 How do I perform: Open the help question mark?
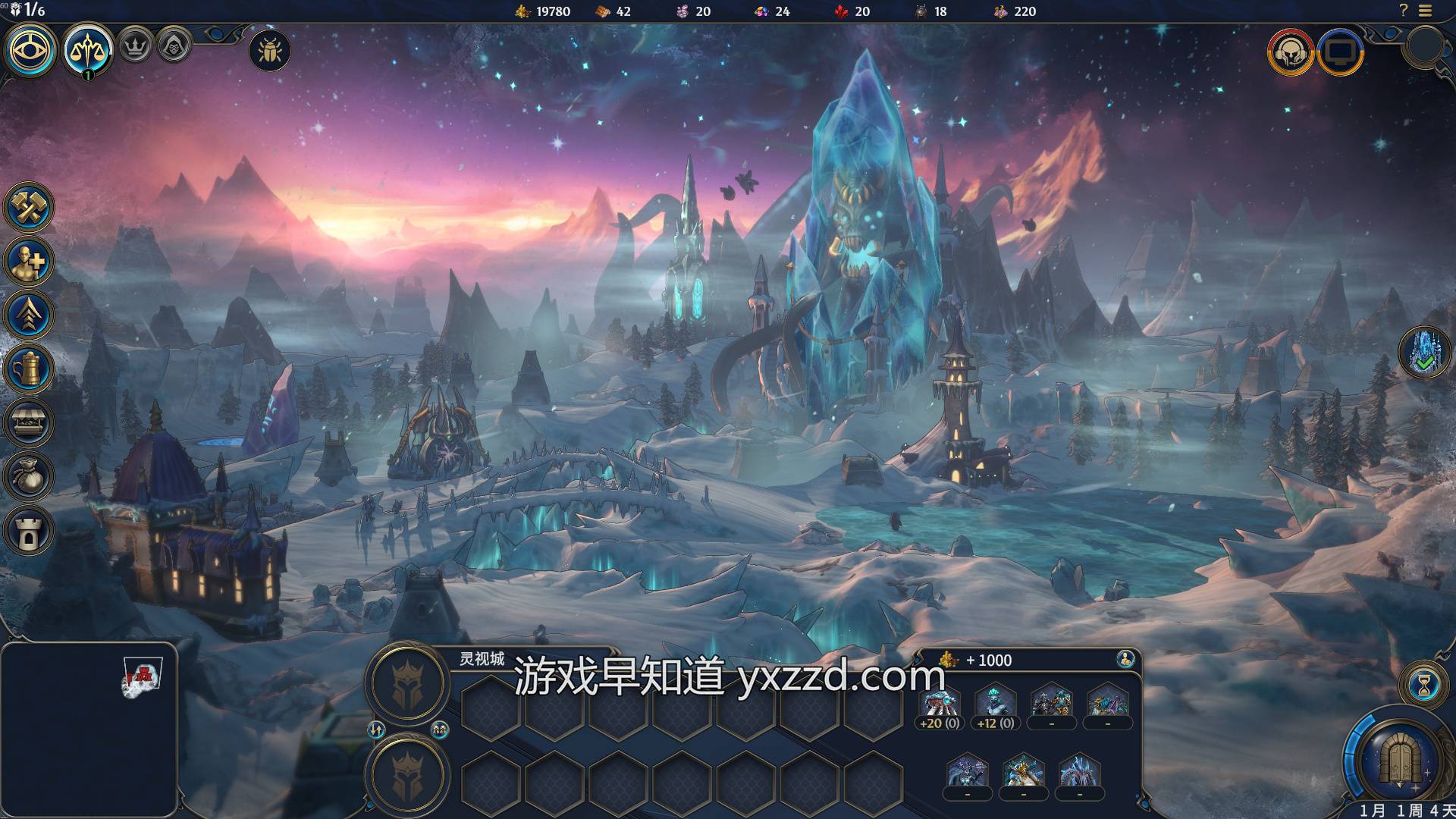click(1403, 11)
